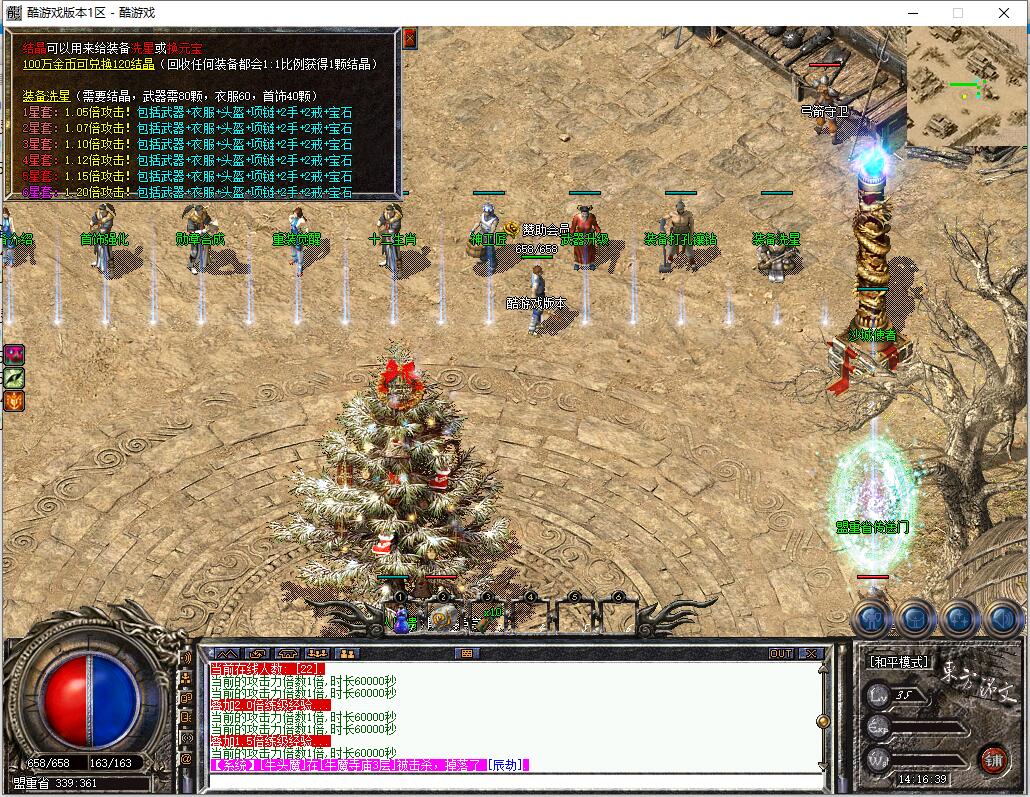
Task: Open the bag round blue button
Action: coord(915,620)
